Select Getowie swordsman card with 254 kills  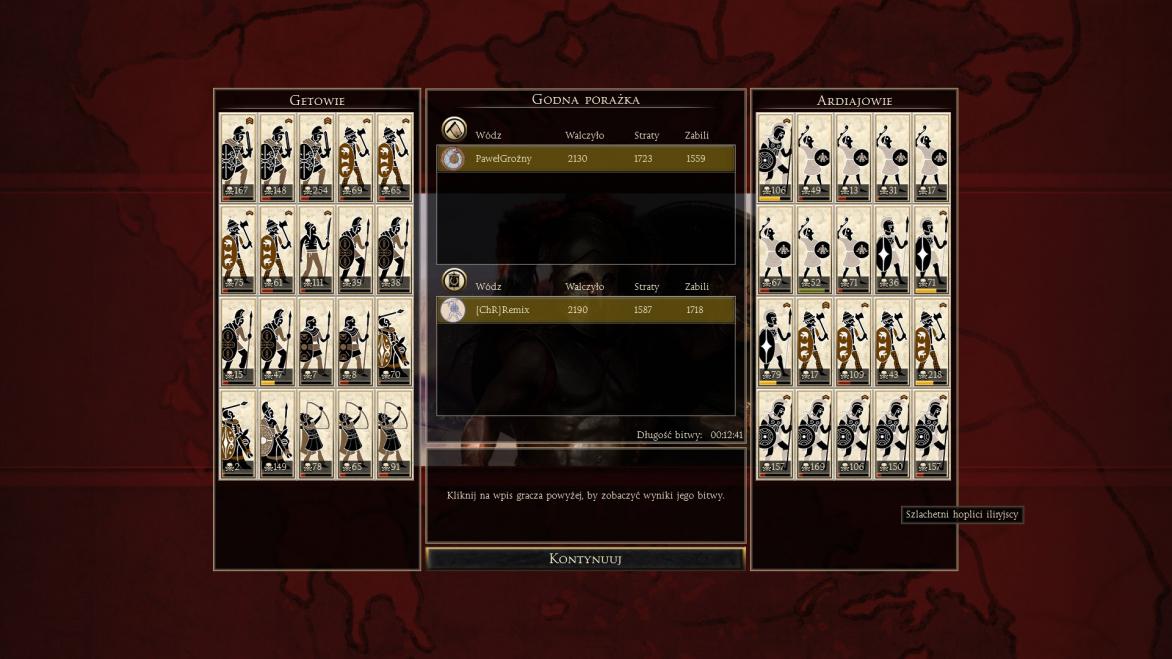(x=315, y=157)
